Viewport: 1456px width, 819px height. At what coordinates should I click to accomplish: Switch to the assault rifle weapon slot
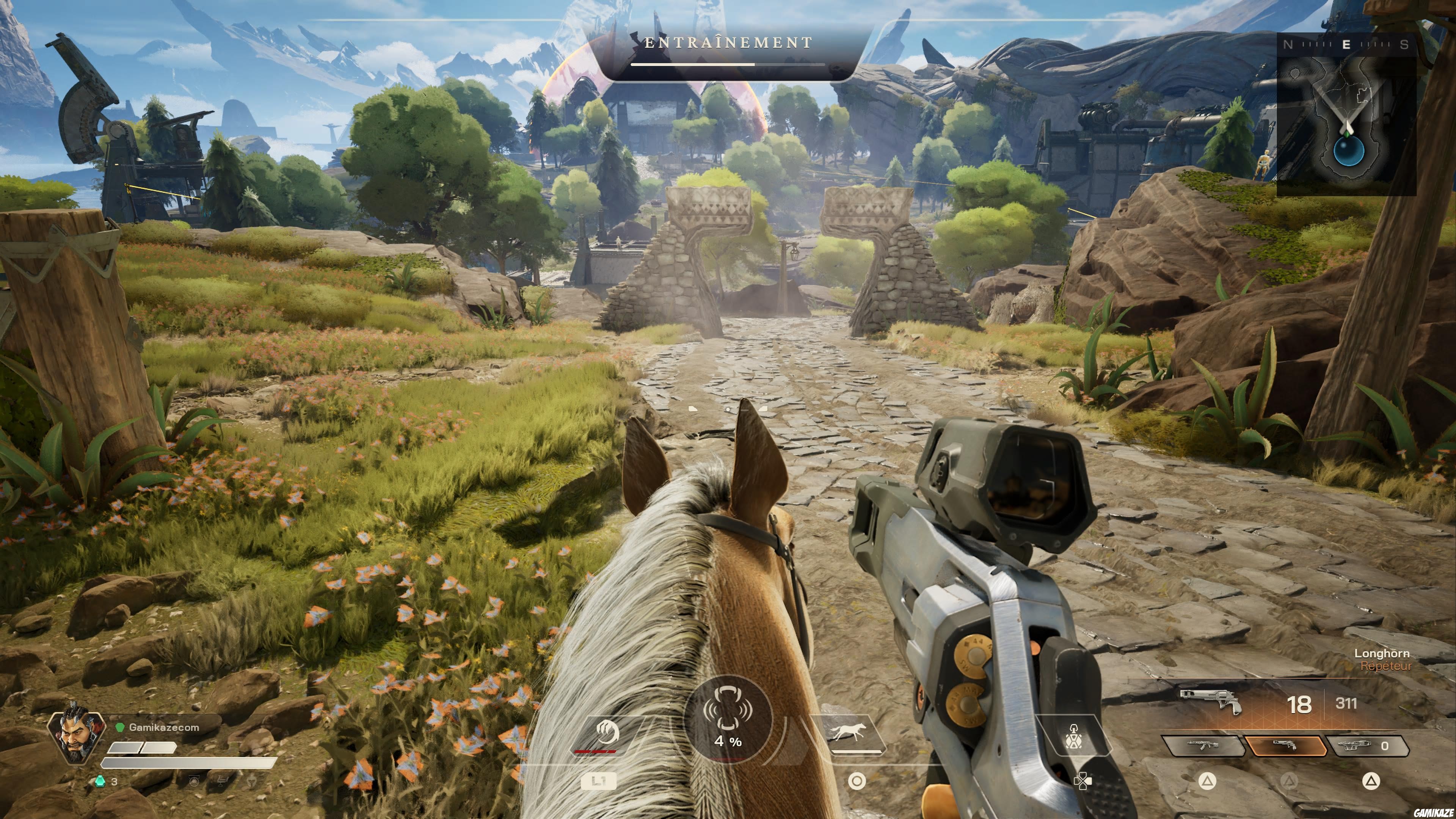tap(1203, 745)
